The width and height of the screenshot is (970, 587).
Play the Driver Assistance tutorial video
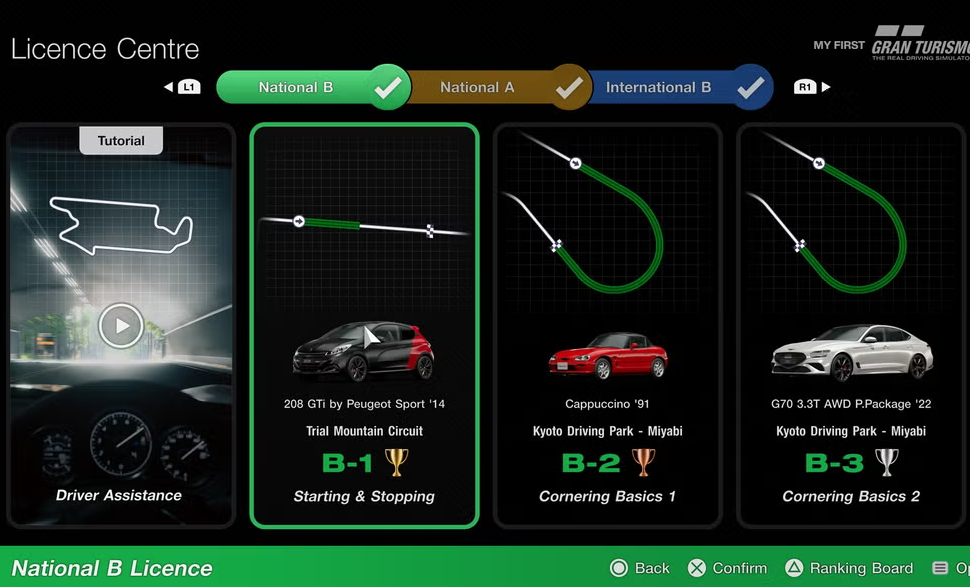tap(121, 326)
